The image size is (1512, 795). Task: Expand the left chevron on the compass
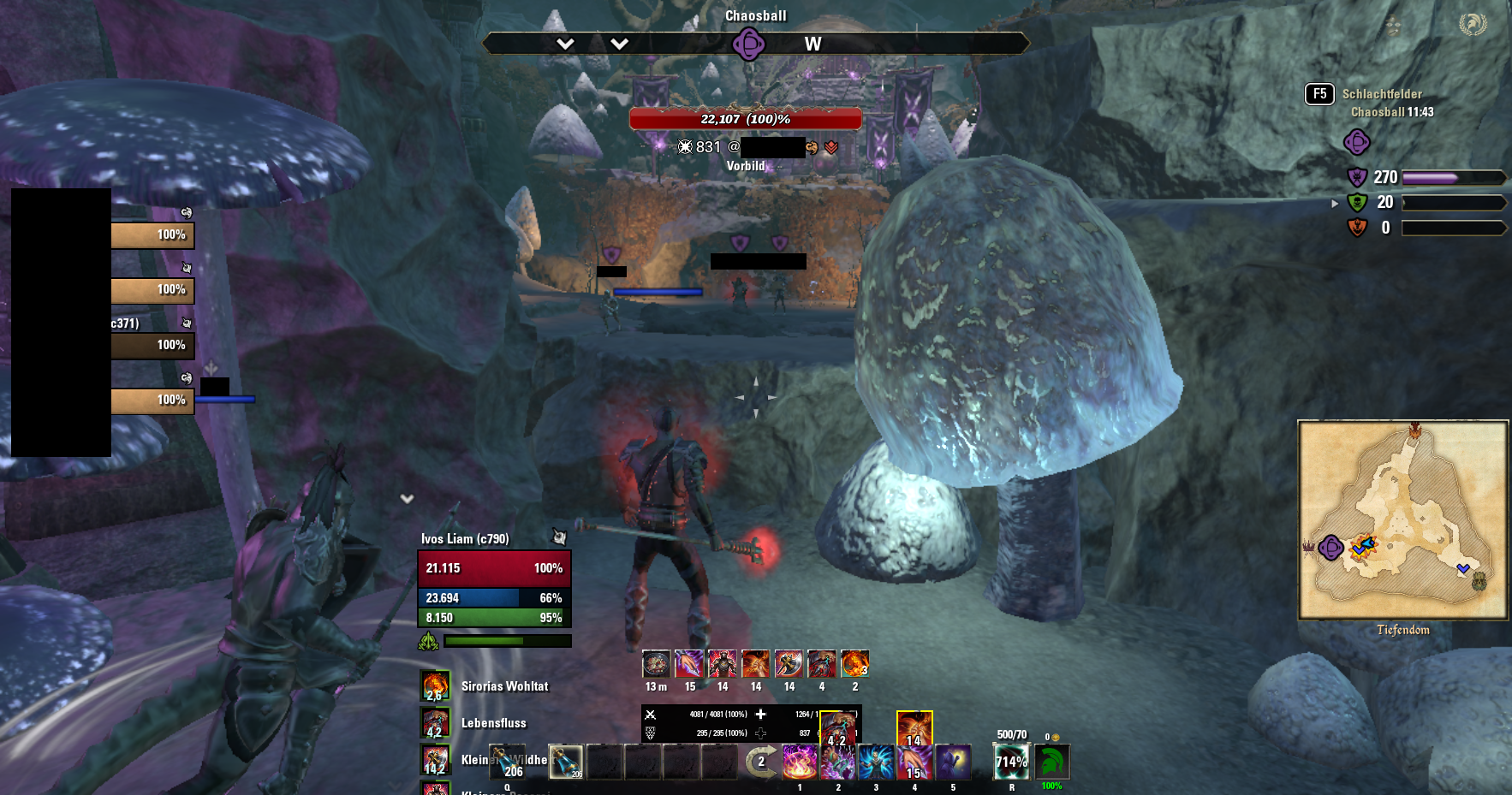565,43
